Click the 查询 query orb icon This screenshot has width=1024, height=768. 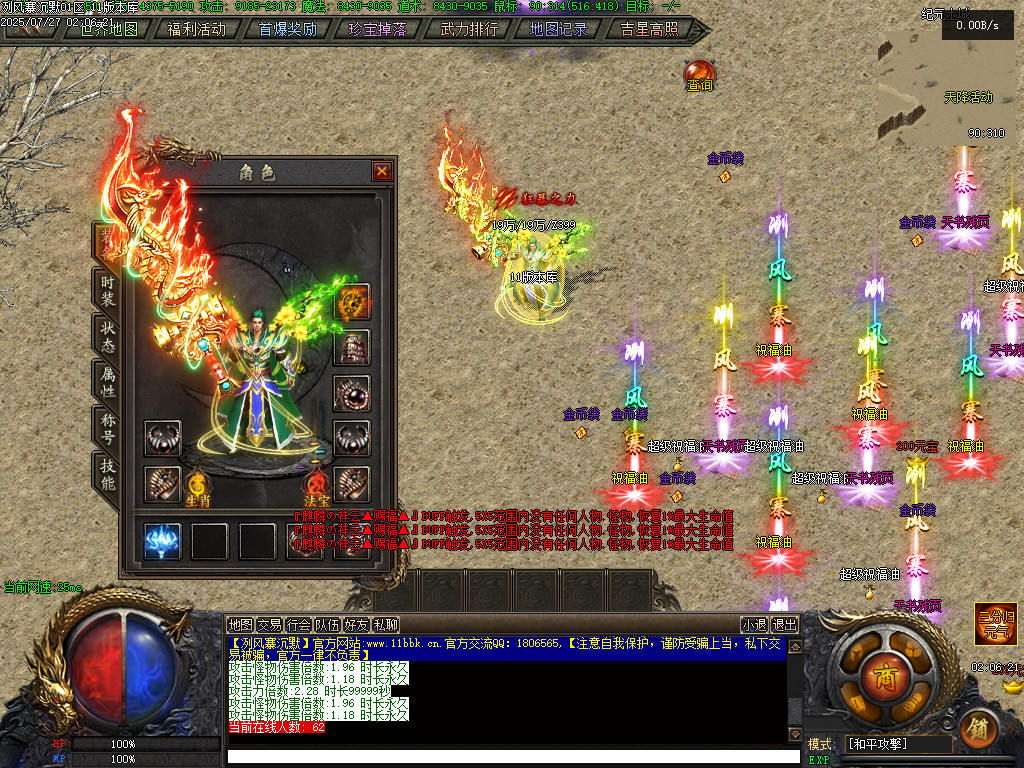[699, 75]
